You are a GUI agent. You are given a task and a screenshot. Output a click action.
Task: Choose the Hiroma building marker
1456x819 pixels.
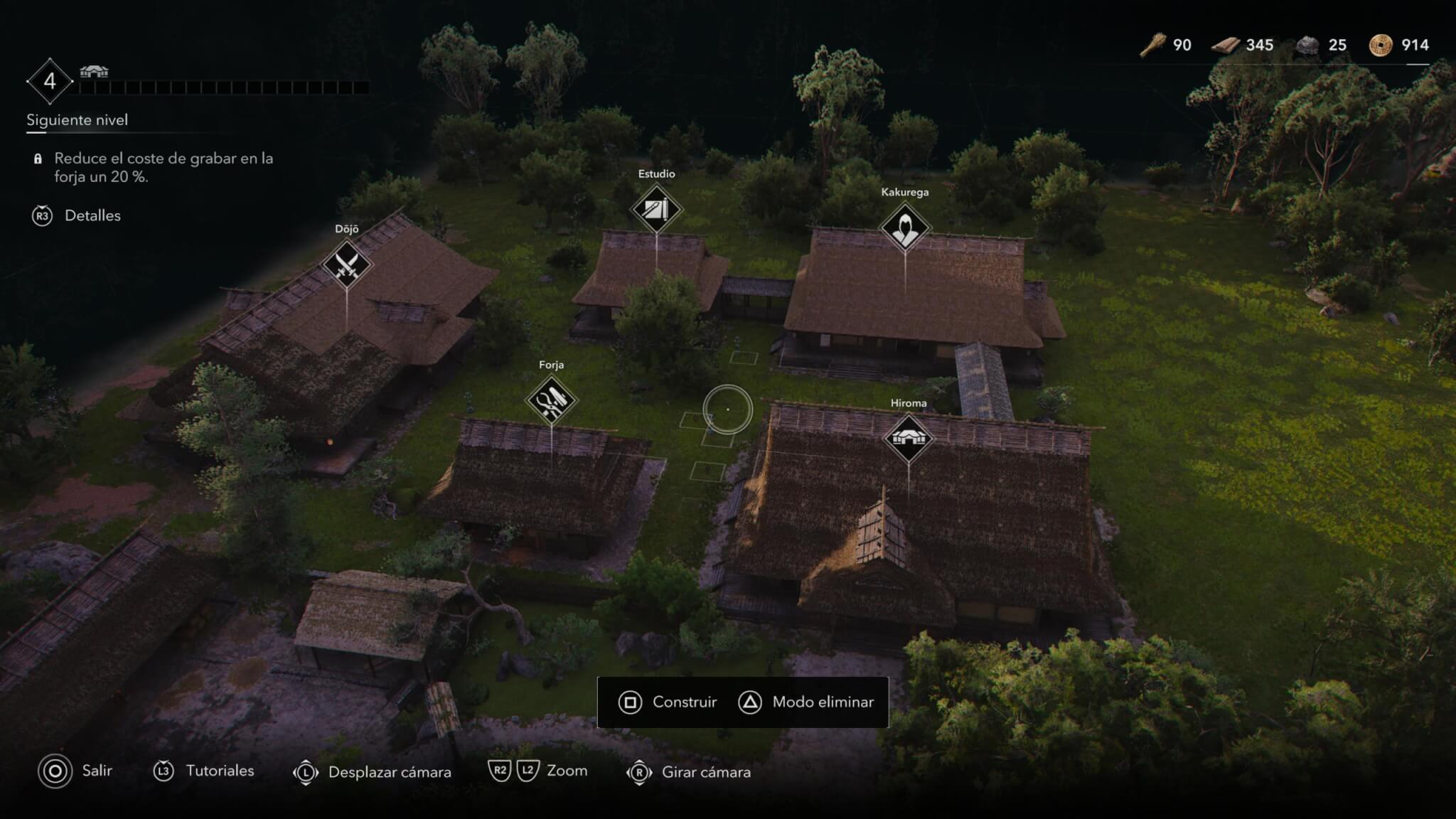(908, 438)
